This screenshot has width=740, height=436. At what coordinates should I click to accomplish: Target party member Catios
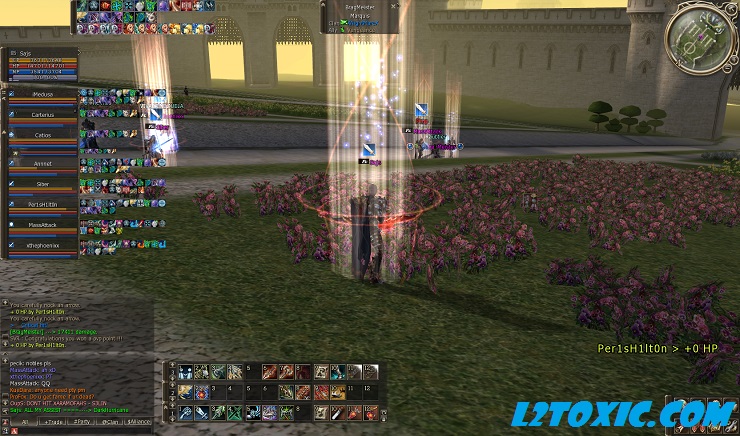point(42,135)
